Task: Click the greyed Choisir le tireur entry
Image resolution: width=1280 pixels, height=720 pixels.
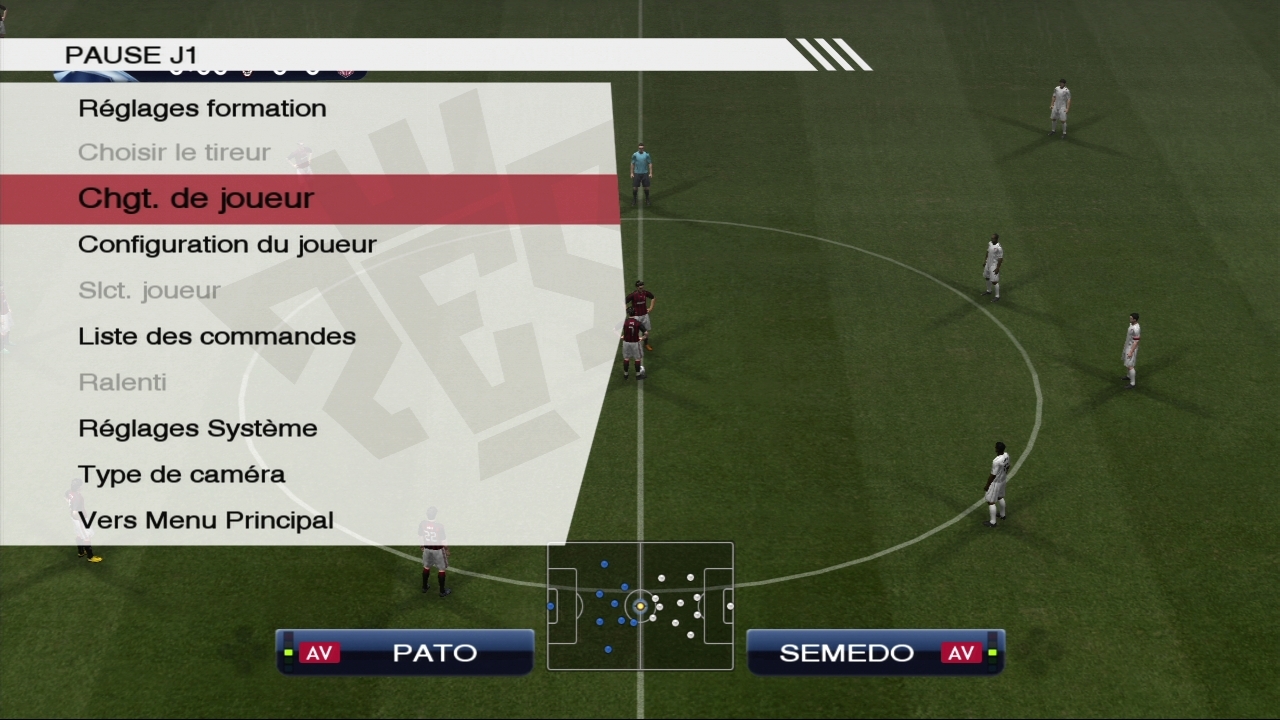Action: [x=174, y=153]
